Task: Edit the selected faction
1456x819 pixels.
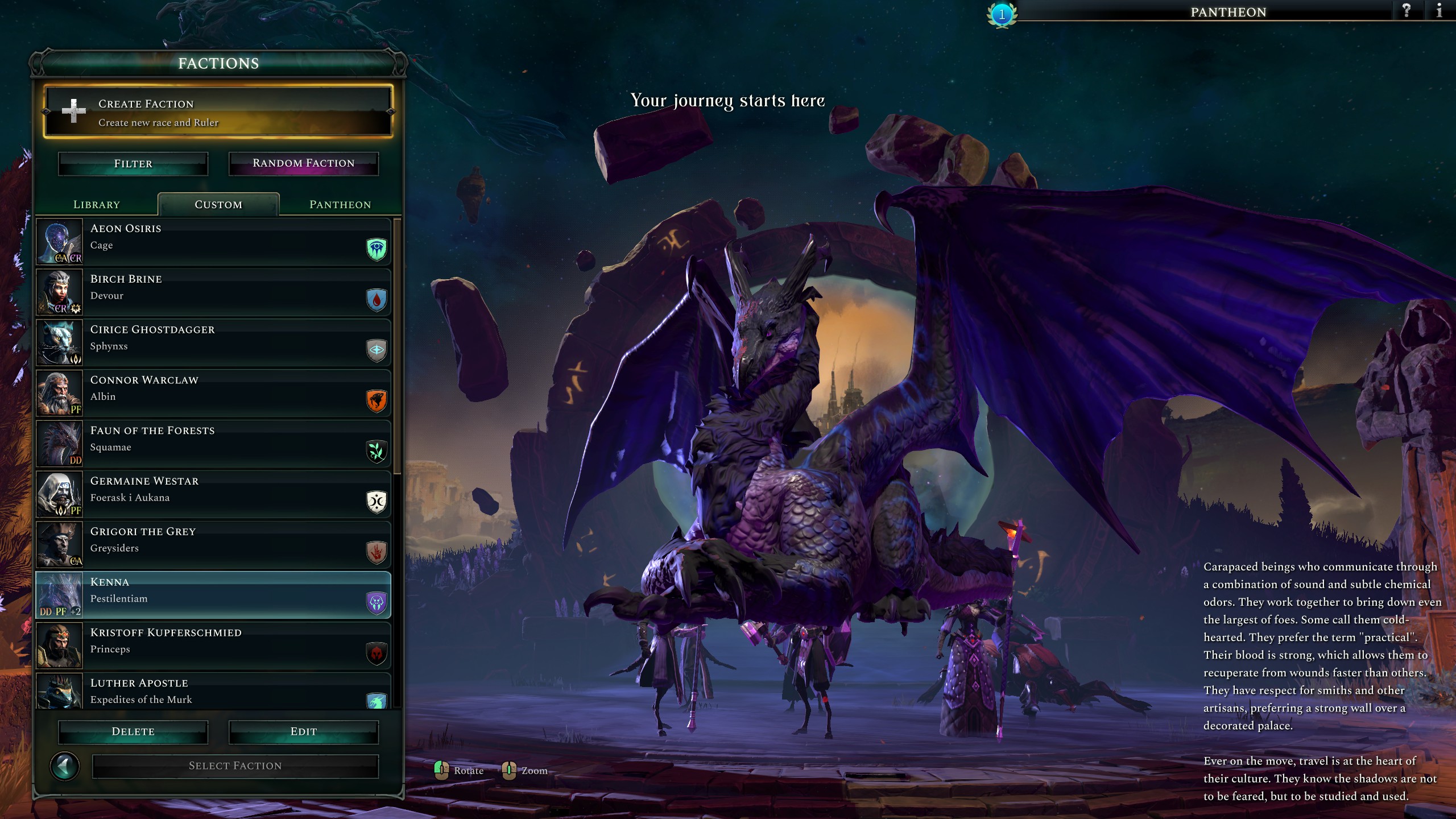Action: point(303,732)
